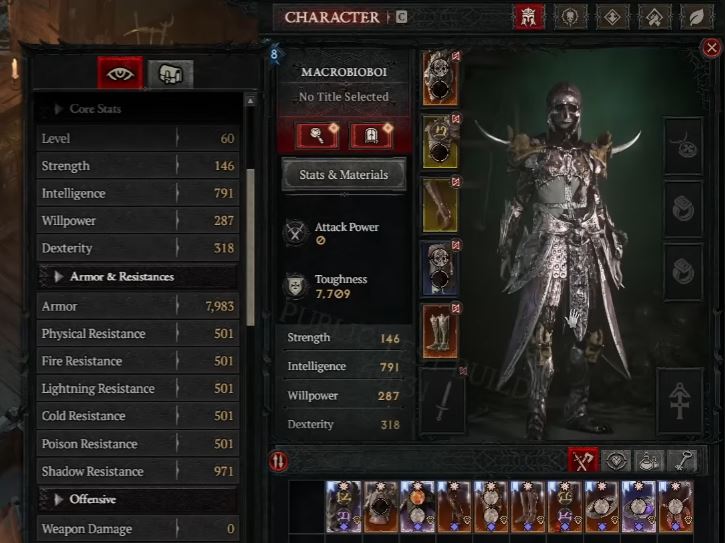Screen dimensions: 725x543
Task: Click the magnifier button under the character name
Action: click(x=315, y=135)
